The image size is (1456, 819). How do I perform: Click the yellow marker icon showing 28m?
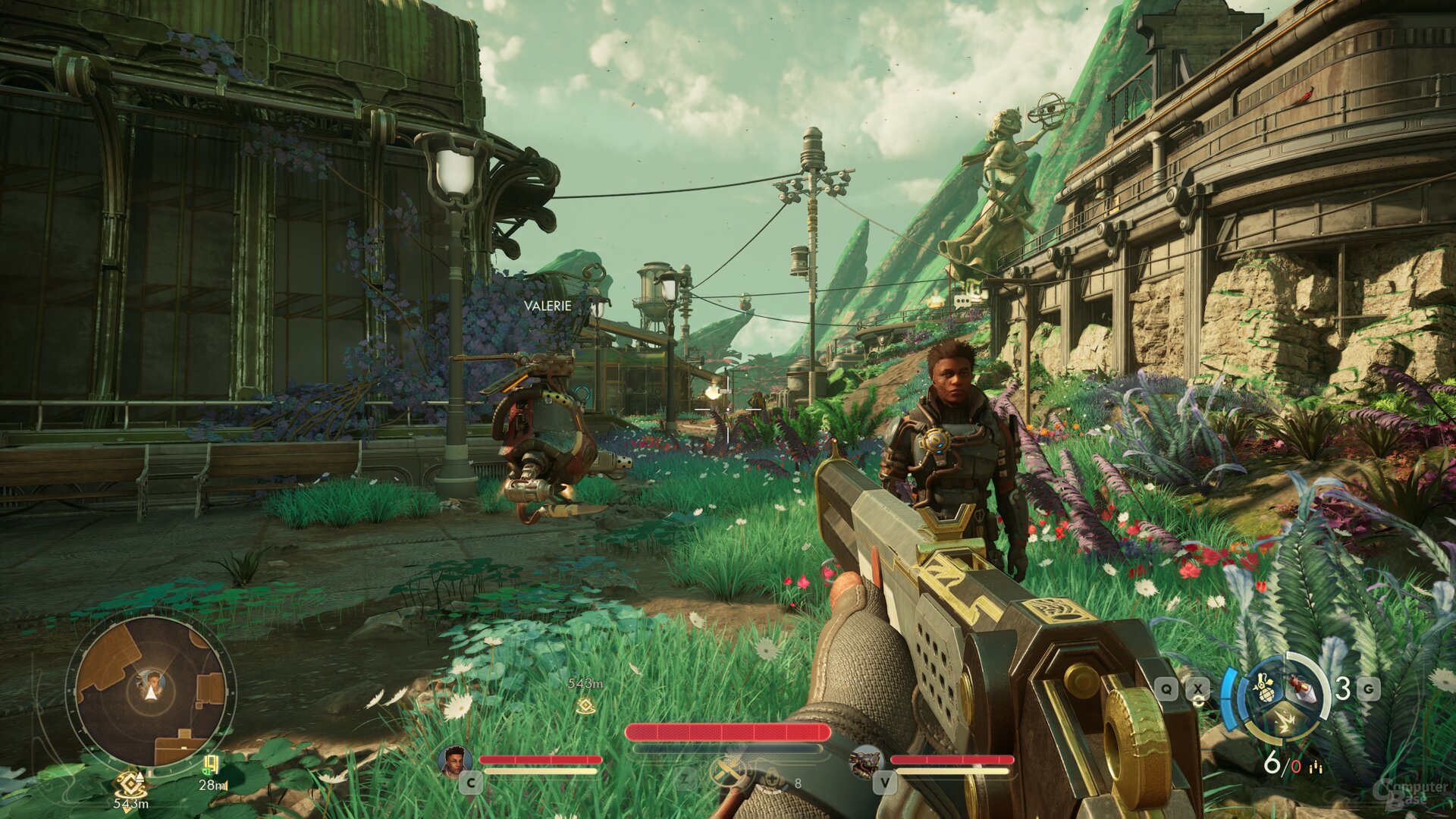click(x=211, y=764)
